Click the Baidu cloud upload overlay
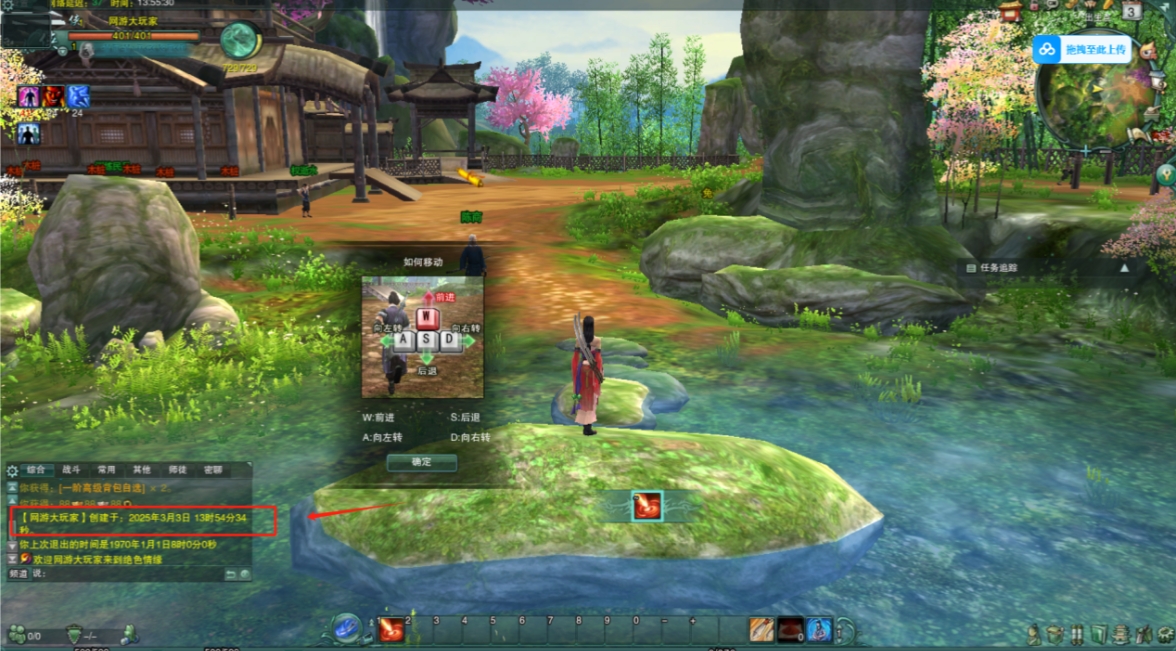 coord(1082,48)
